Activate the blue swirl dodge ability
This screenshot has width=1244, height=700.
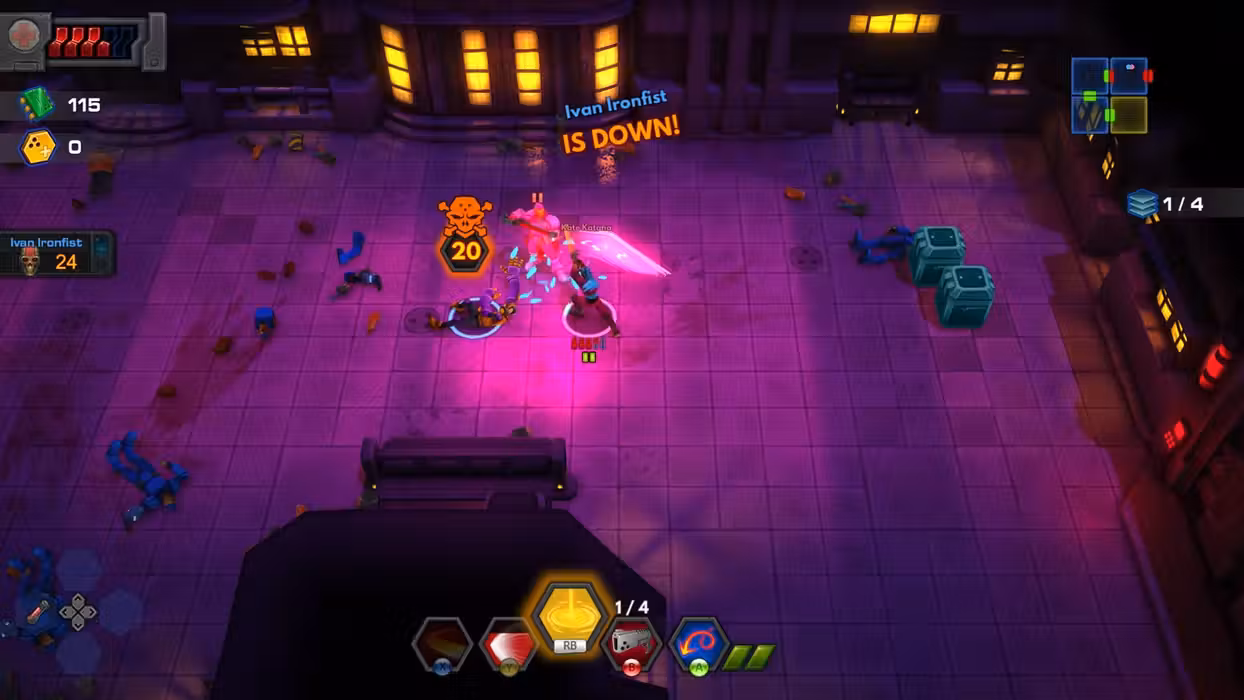click(698, 643)
